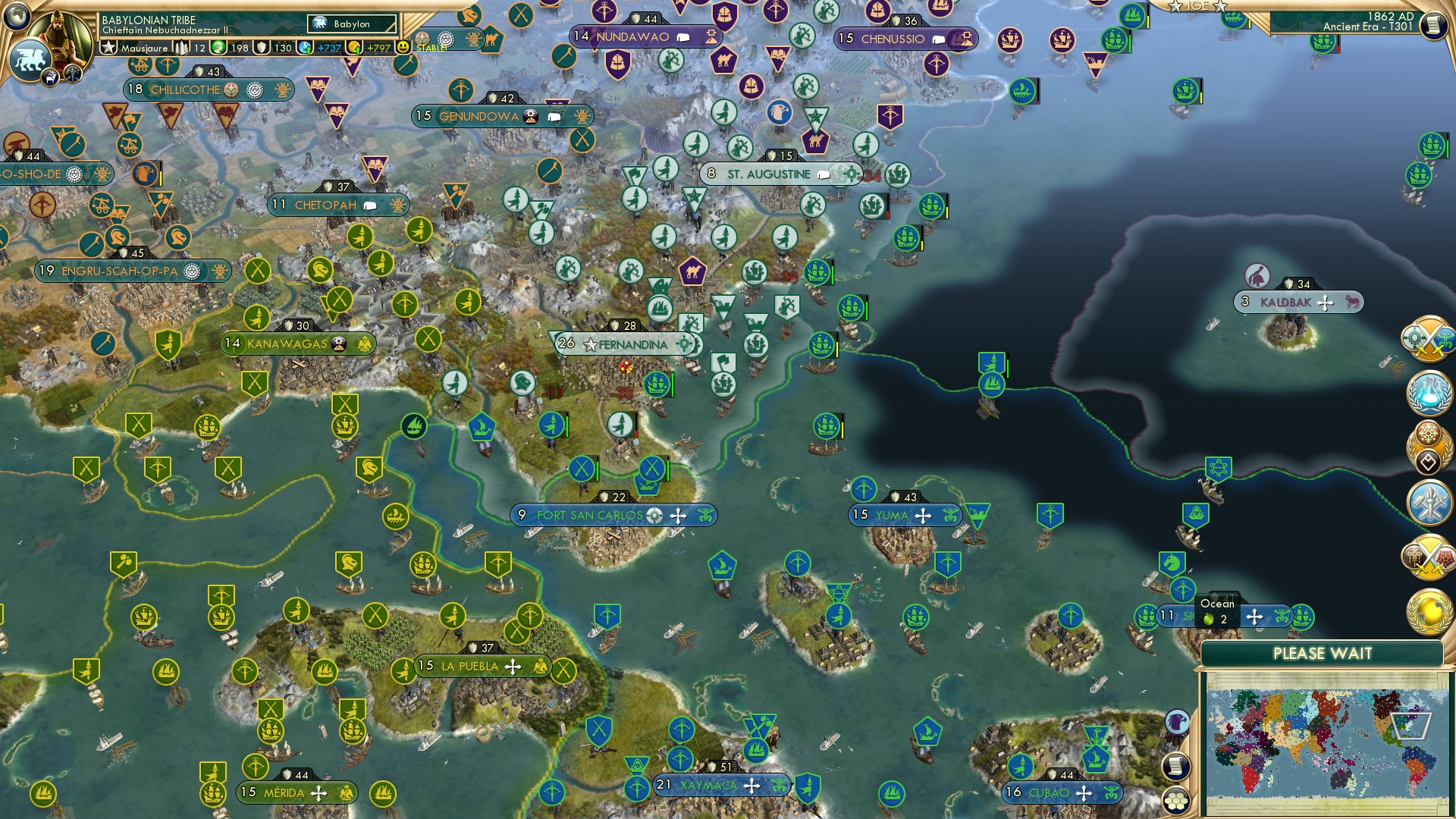Click the +797 gold counter
1456x819 pixels.
pos(377,47)
